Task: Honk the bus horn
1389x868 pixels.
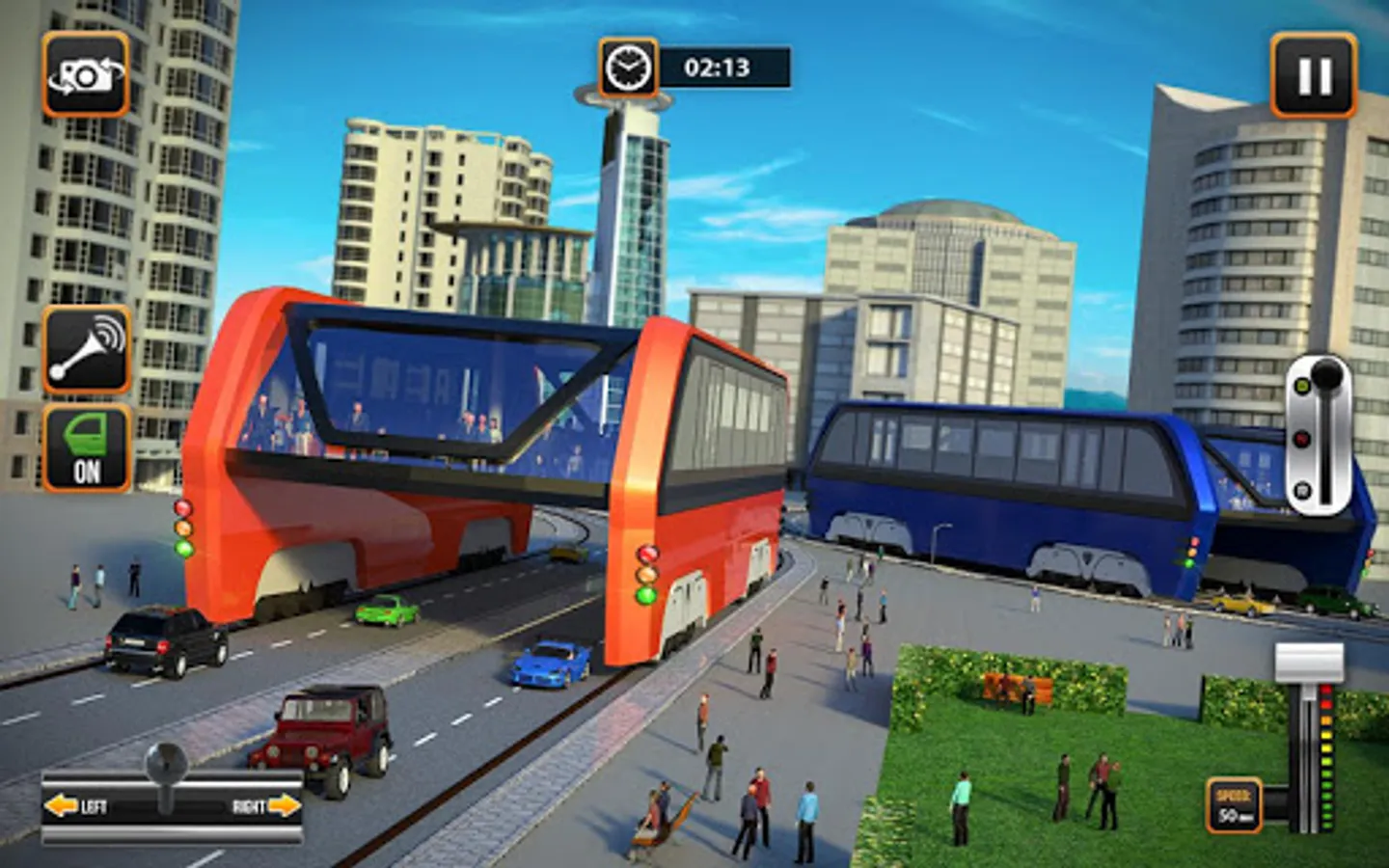Action: (87, 349)
